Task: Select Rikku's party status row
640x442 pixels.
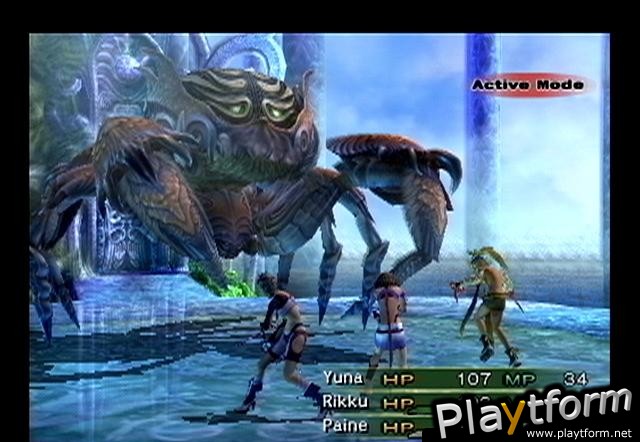Action: point(380,402)
